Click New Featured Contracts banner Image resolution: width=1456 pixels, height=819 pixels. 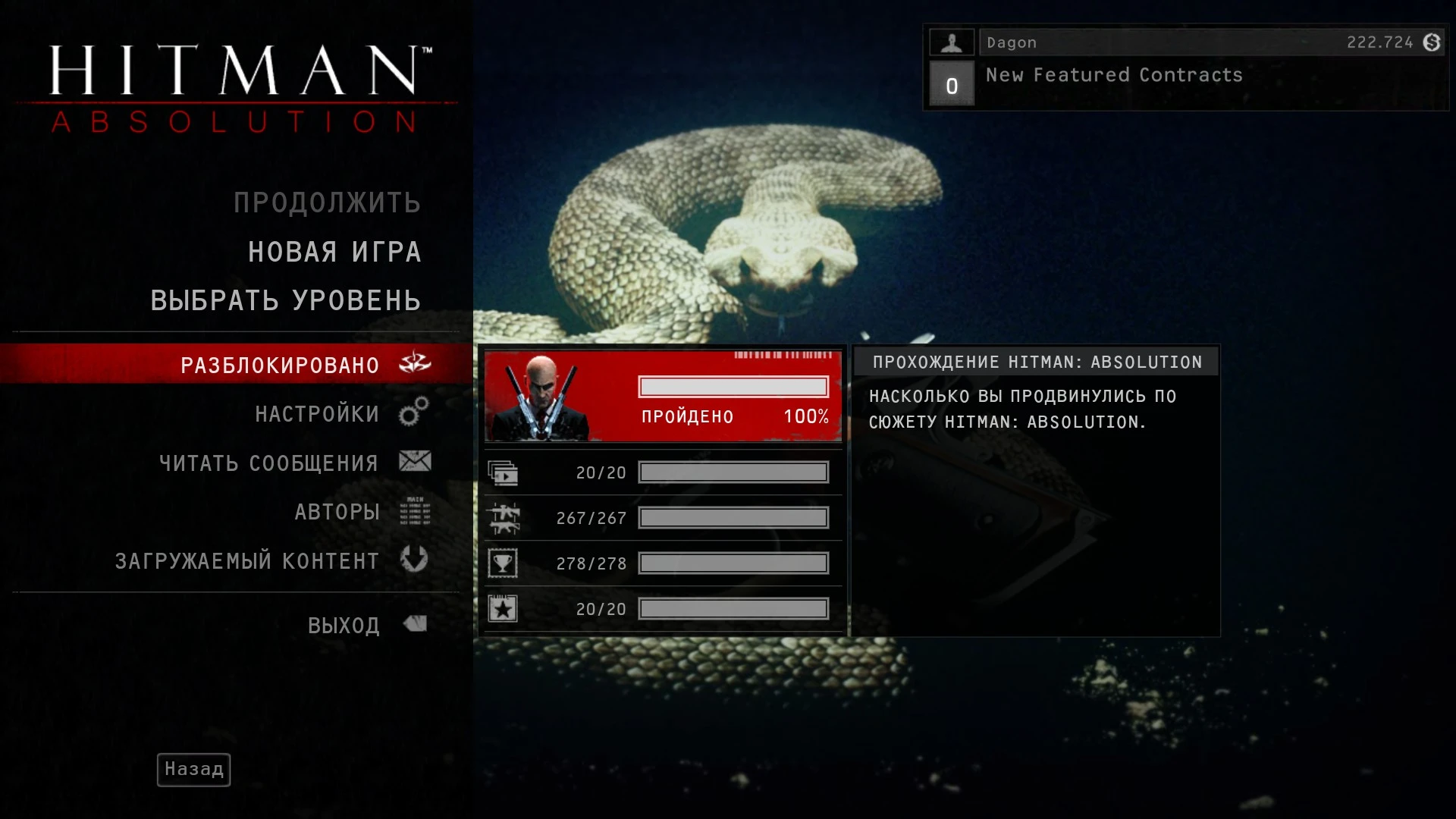pos(1113,75)
